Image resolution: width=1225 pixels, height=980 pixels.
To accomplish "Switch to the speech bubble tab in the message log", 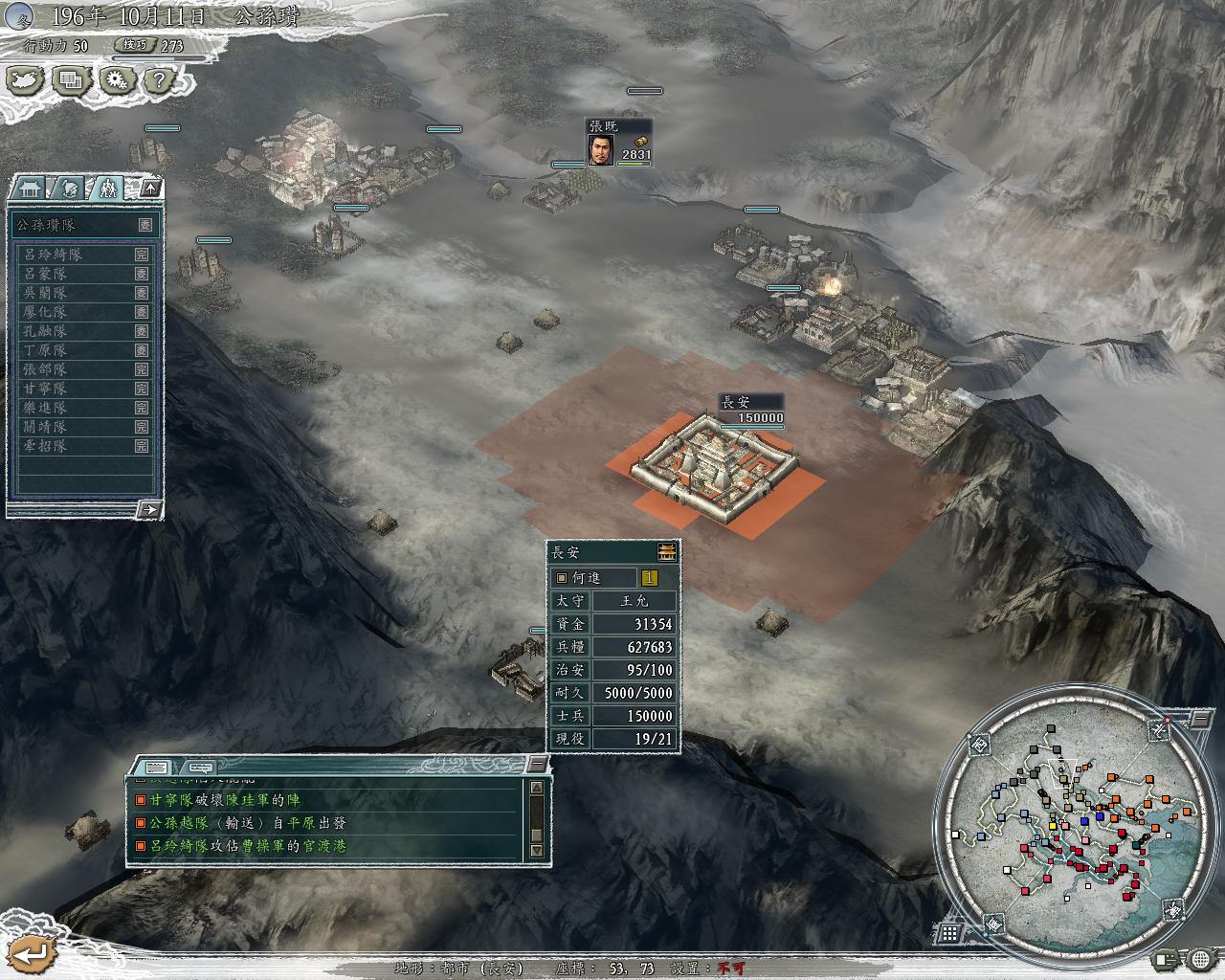I will click(x=200, y=767).
